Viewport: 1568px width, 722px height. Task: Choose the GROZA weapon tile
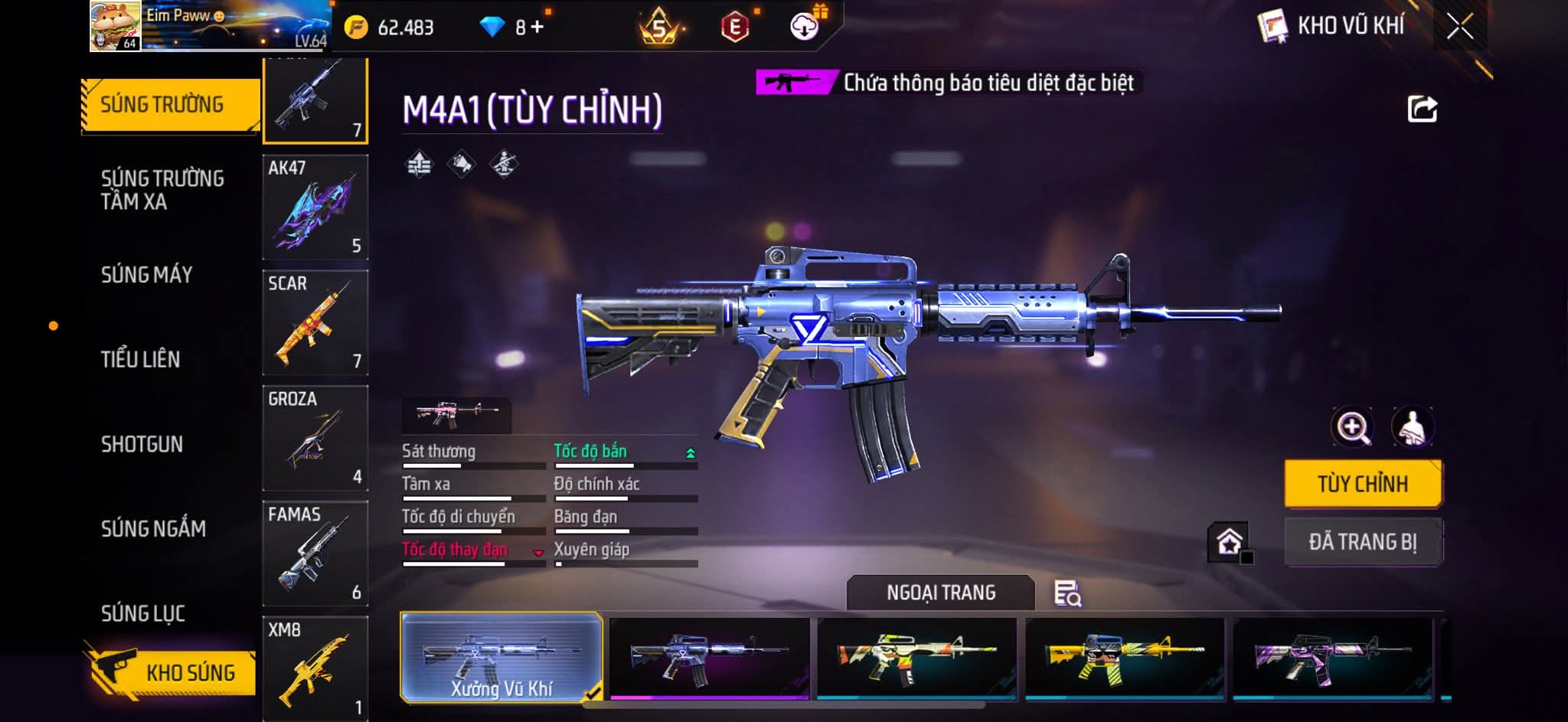coord(315,438)
